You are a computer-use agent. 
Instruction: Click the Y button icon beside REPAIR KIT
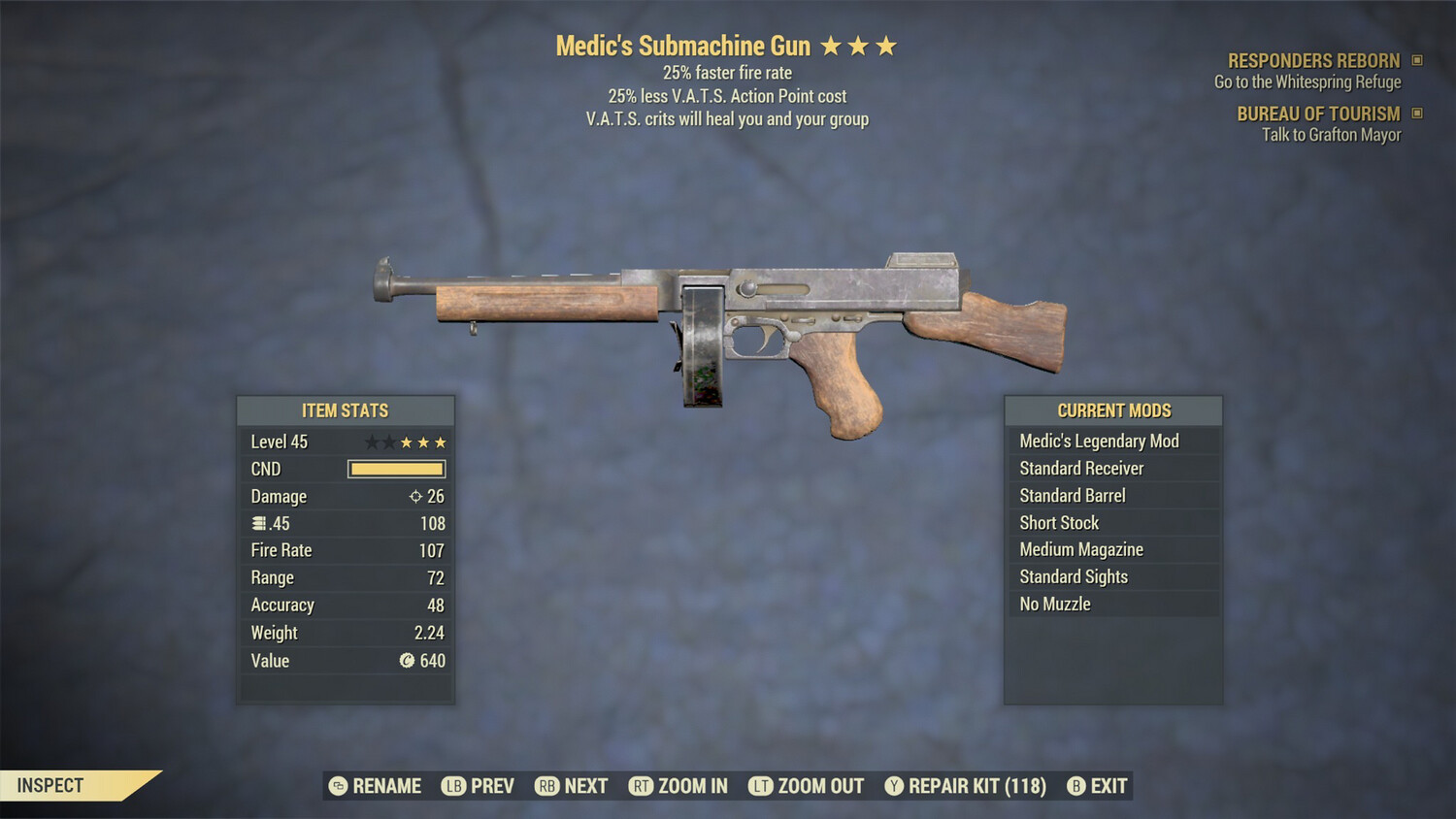tap(894, 786)
